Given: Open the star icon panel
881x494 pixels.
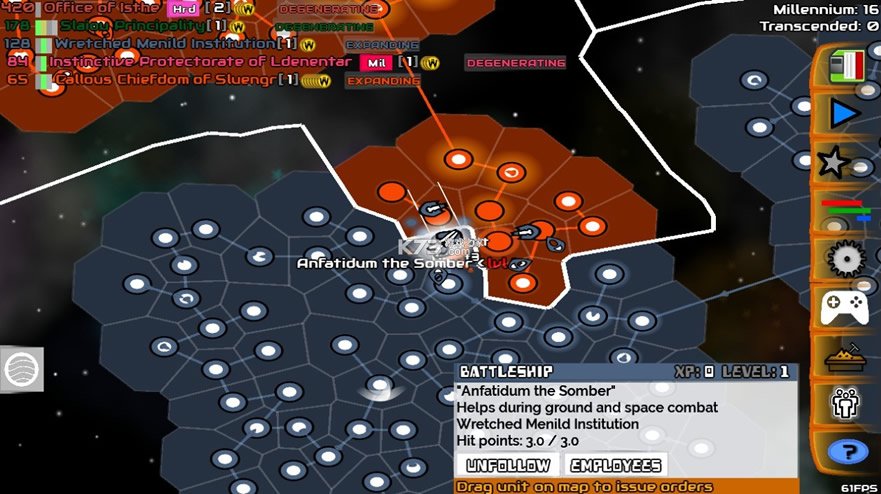Looking at the screenshot, I should [x=834, y=162].
